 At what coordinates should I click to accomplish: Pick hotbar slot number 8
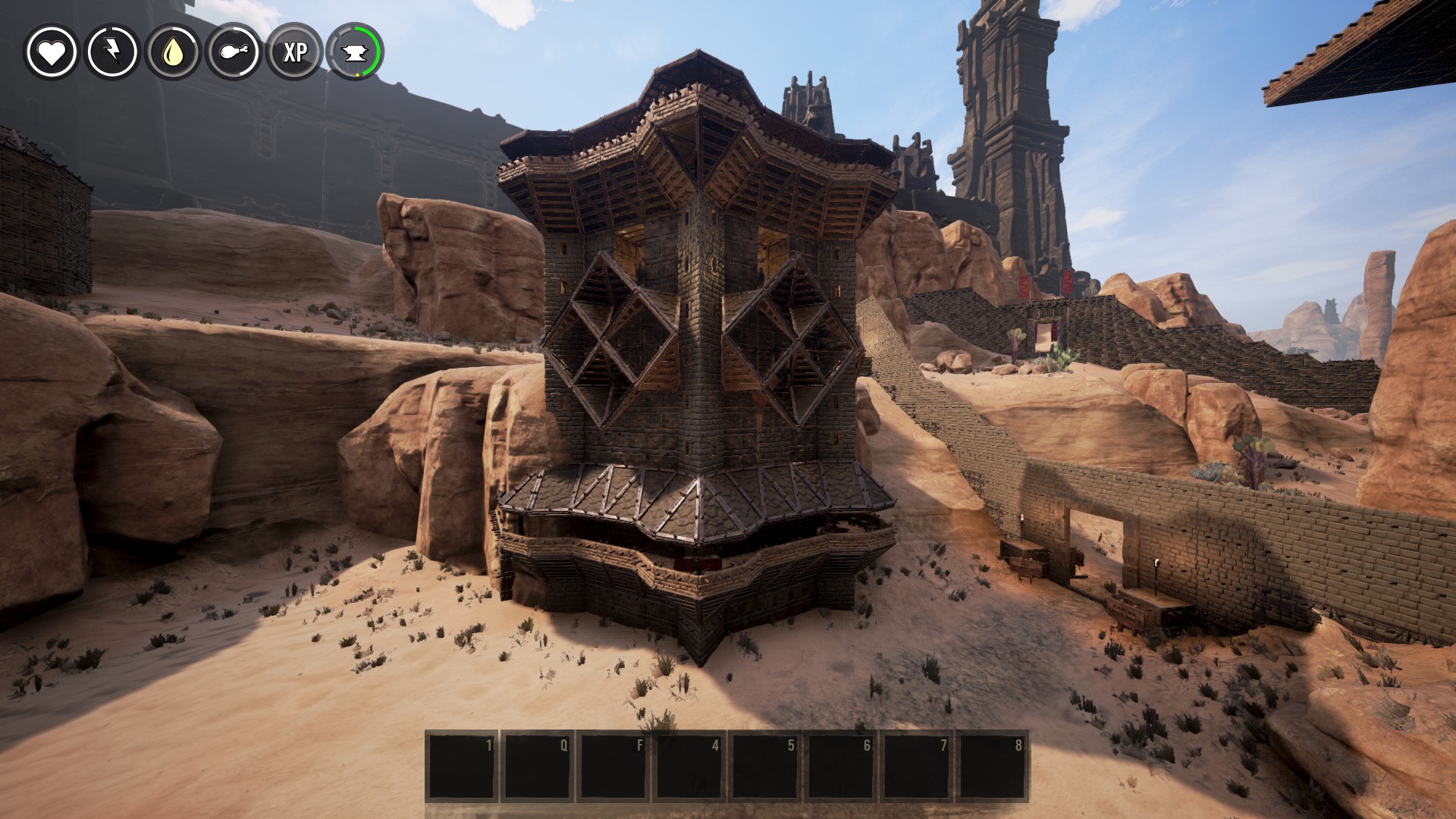pos(992,766)
